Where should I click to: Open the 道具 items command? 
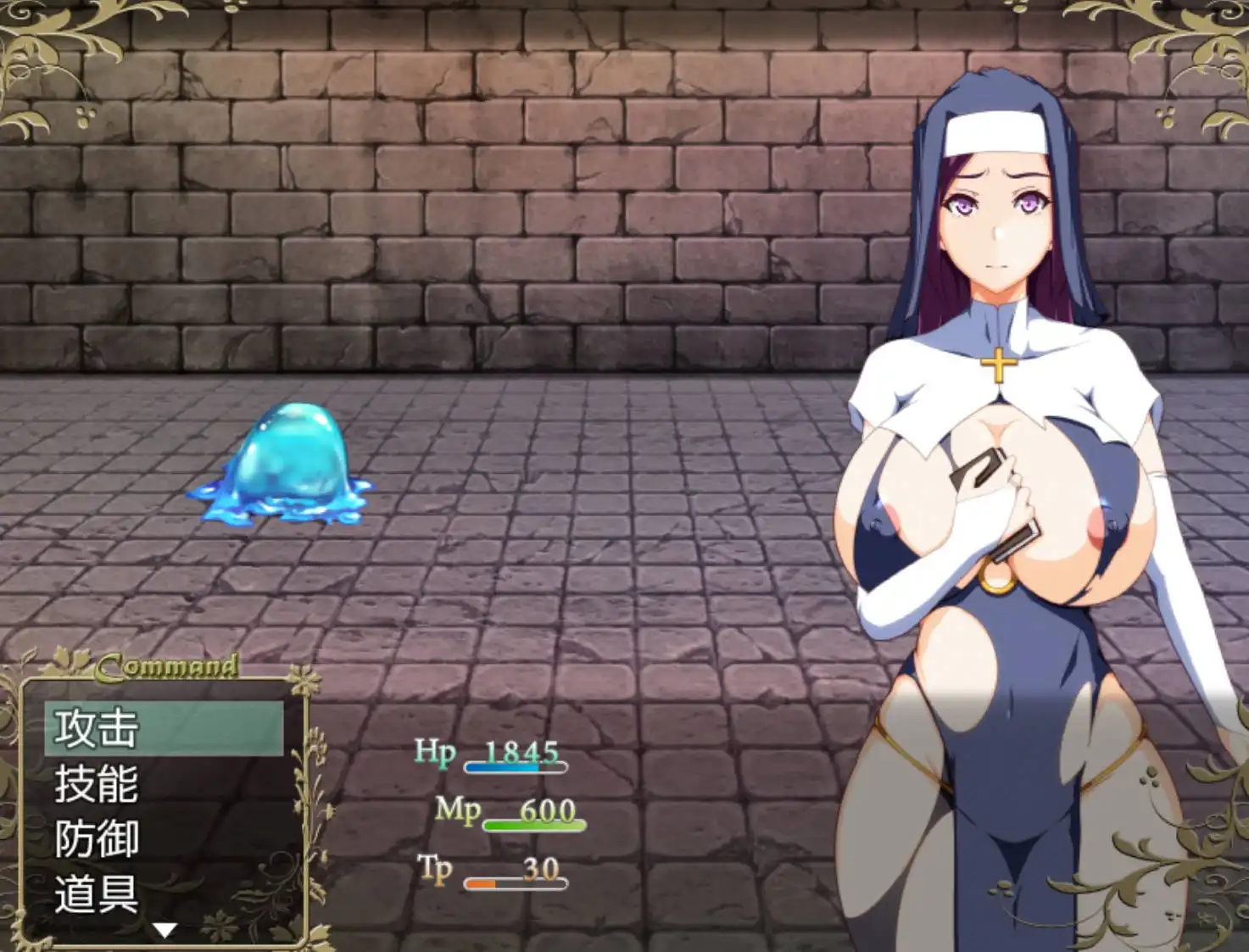point(163,894)
